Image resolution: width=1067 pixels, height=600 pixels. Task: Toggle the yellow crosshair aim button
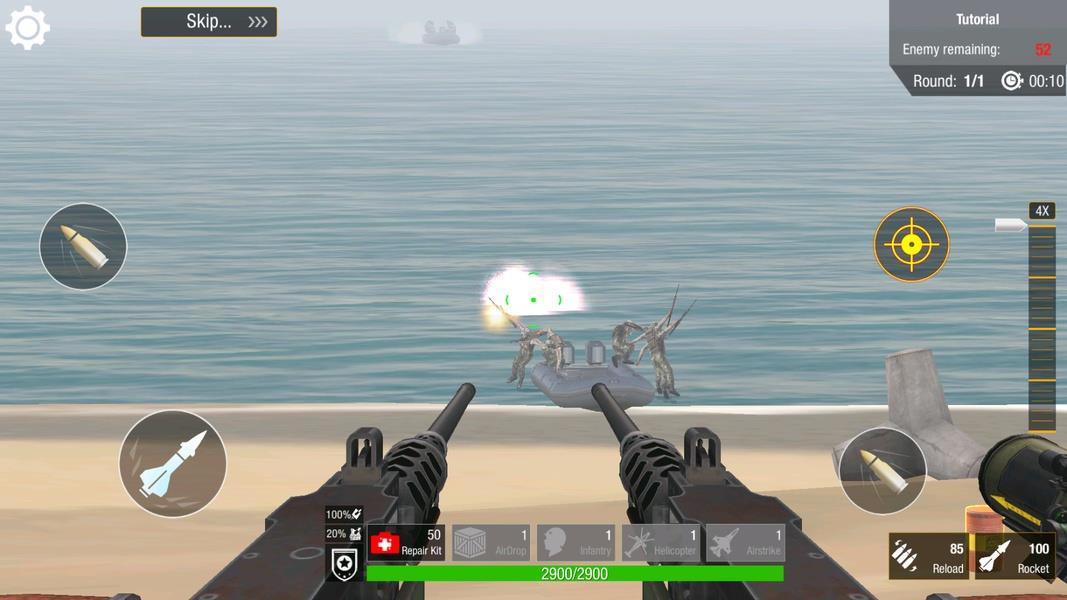[911, 245]
